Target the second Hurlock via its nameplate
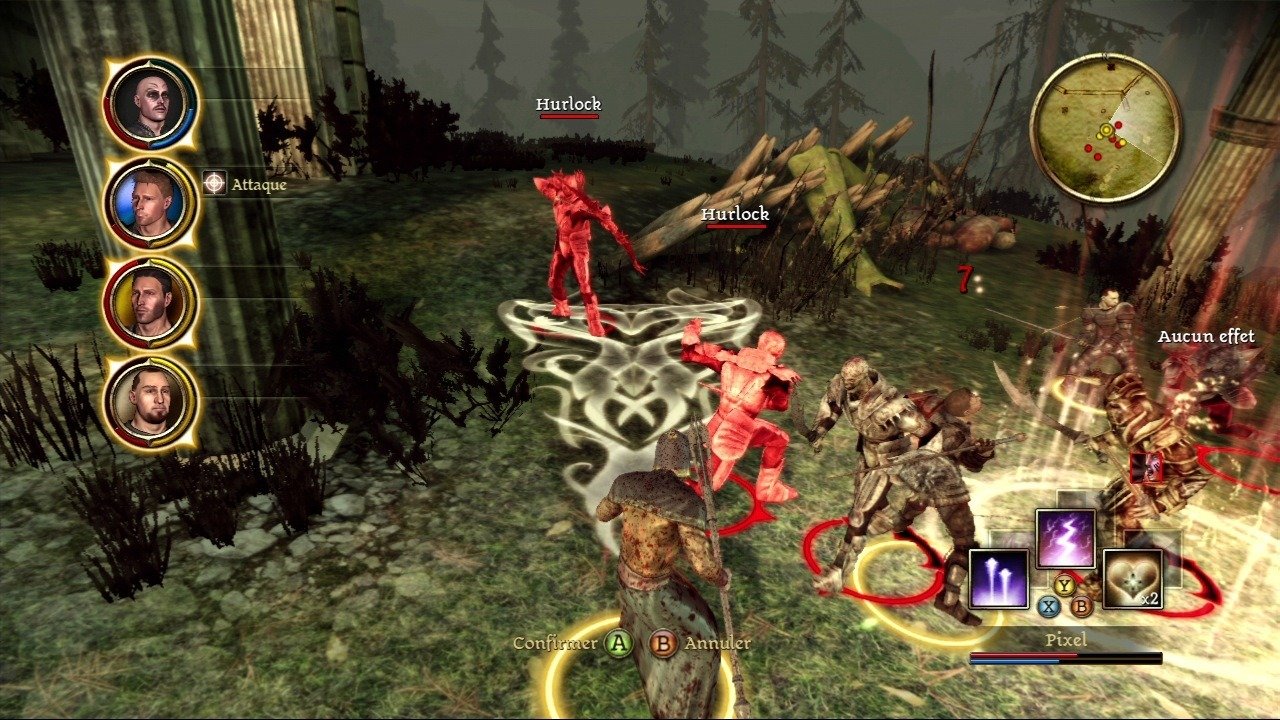Screen dimensions: 1280x720 [x=737, y=213]
